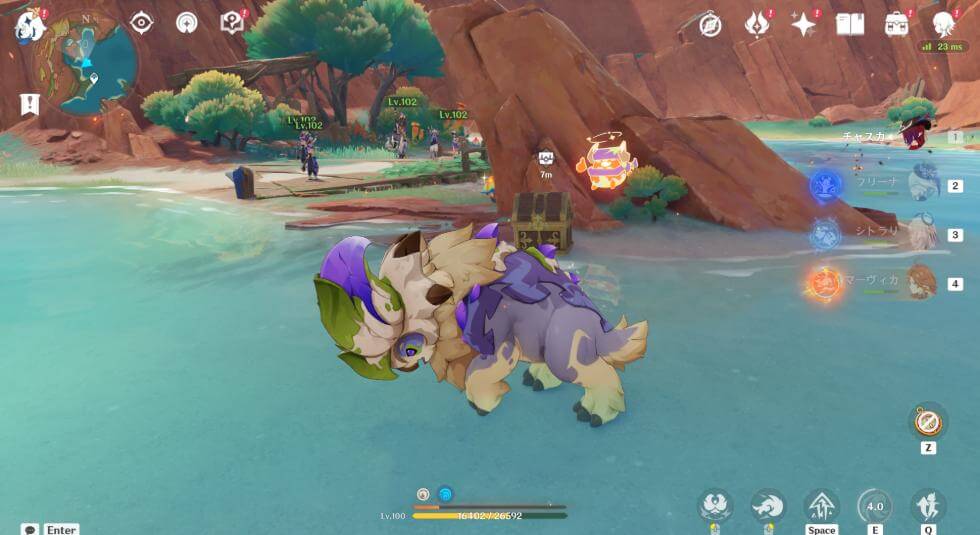Activate the saurian jump skill labeled Space

(822, 506)
